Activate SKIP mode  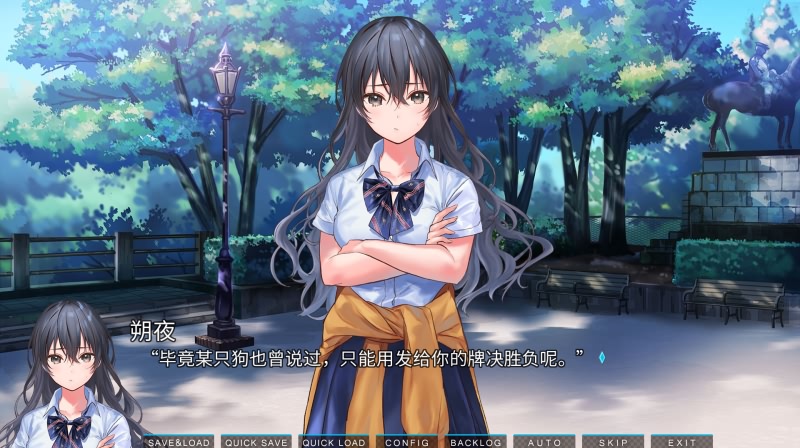(613, 442)
